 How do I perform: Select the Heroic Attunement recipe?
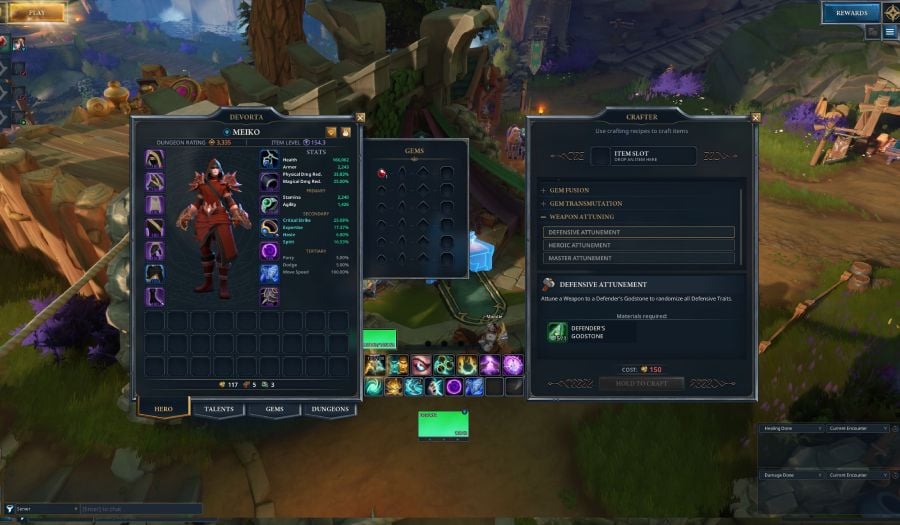639,245
